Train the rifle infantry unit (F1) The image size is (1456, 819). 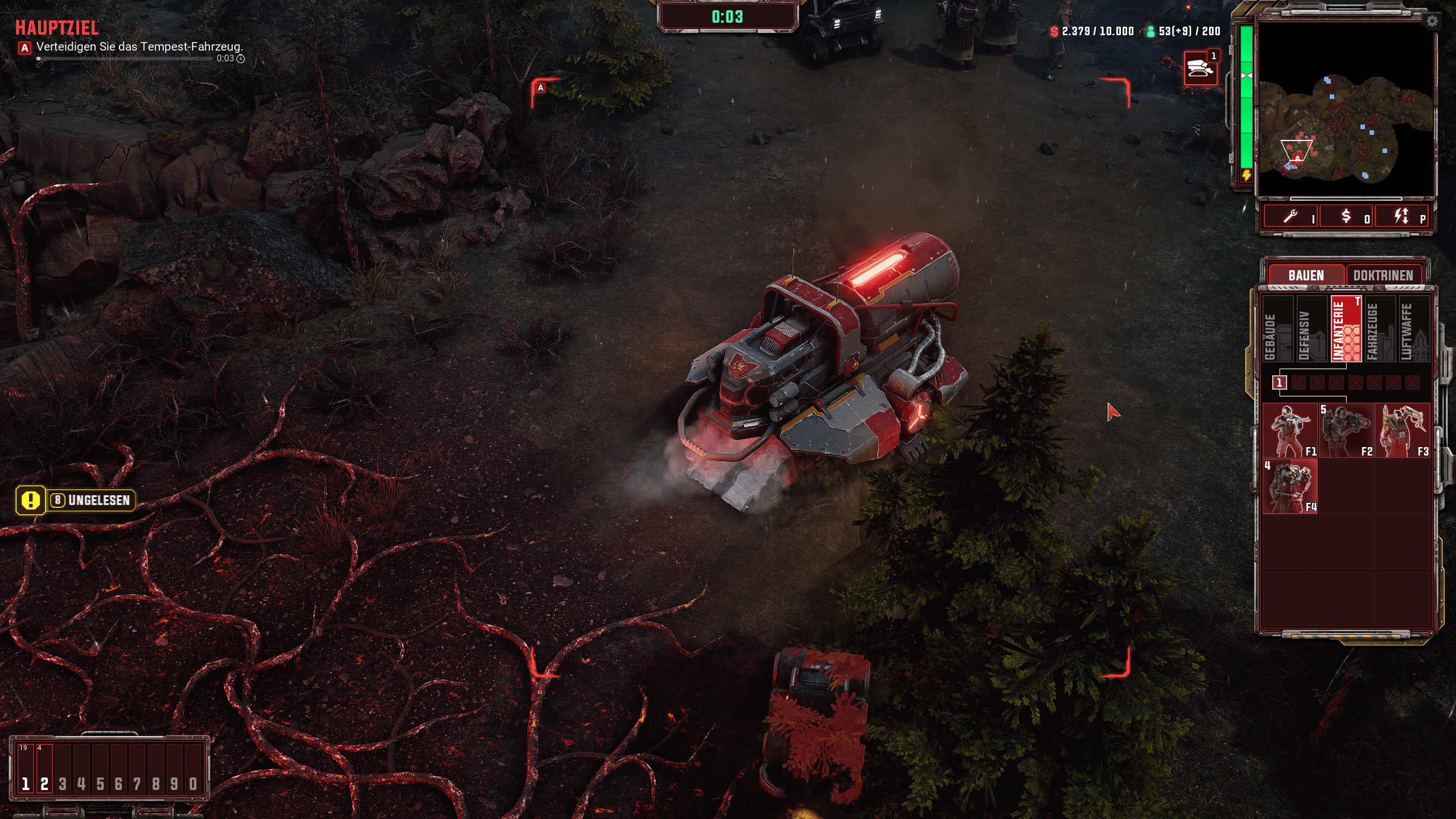pyautogui.click(x=1290, y=431)
